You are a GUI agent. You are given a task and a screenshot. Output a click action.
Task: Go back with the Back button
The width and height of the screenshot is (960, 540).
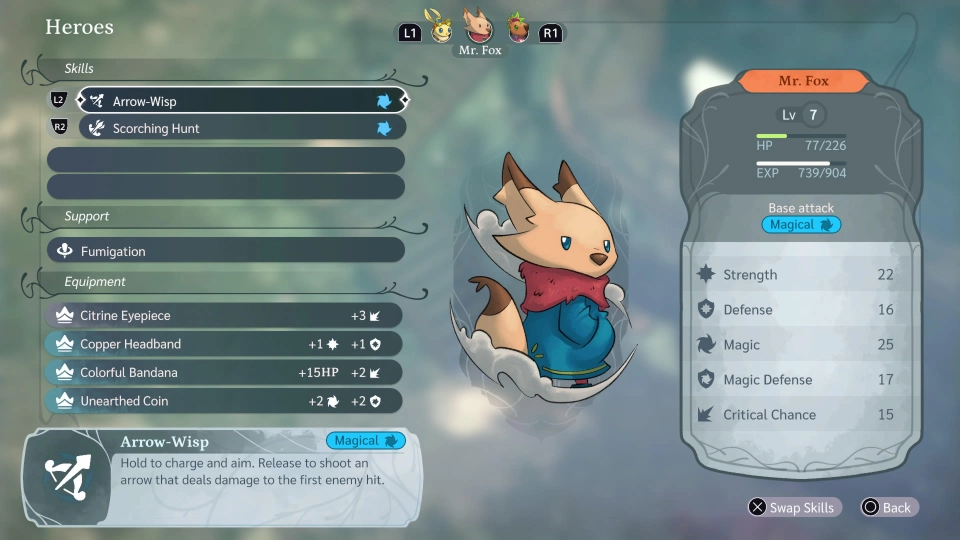888,507
